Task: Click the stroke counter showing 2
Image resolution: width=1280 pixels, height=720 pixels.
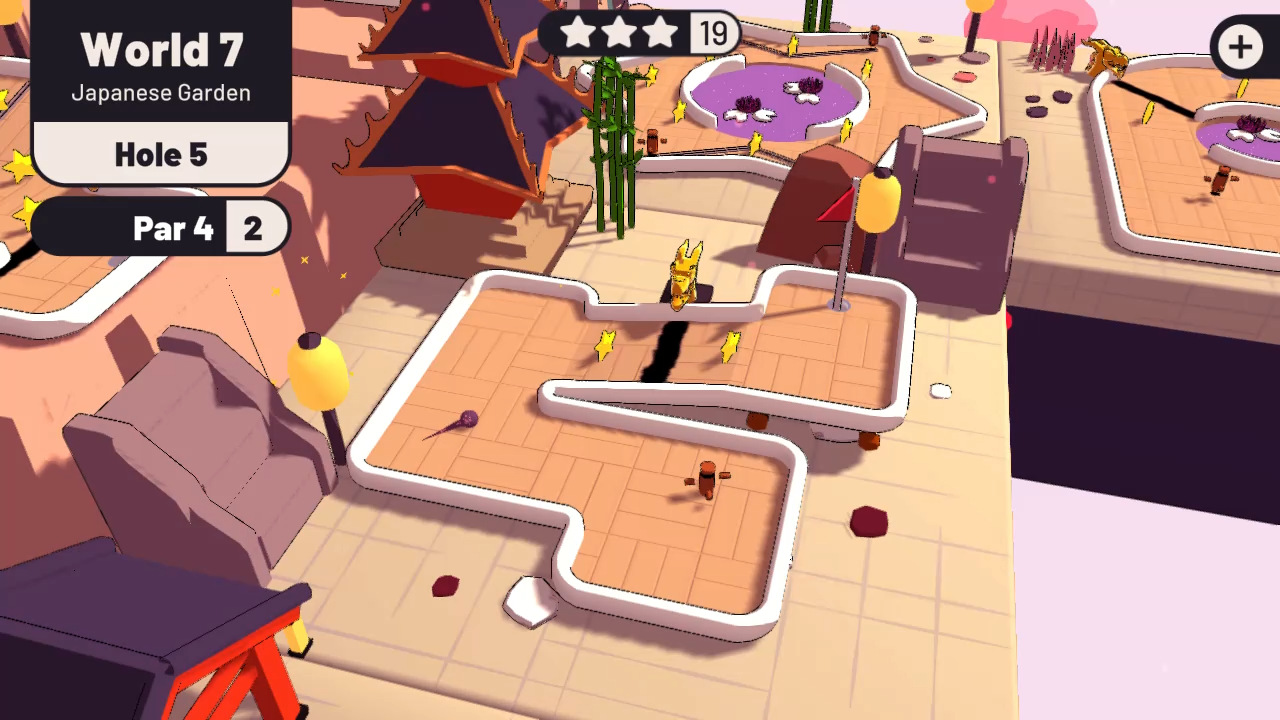Action: [253, 228]
